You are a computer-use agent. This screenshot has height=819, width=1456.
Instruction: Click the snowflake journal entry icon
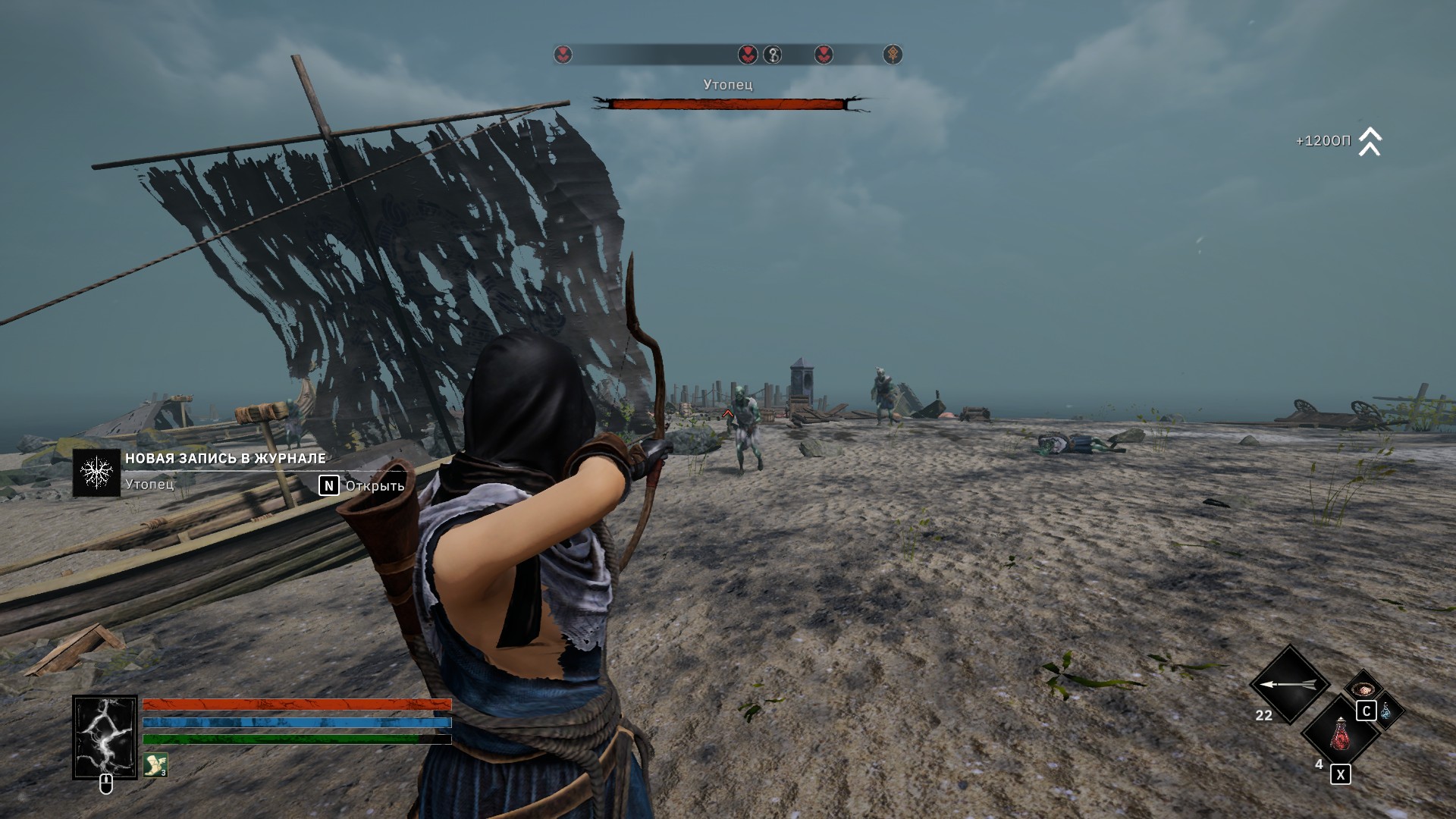[x=96, y=472]
